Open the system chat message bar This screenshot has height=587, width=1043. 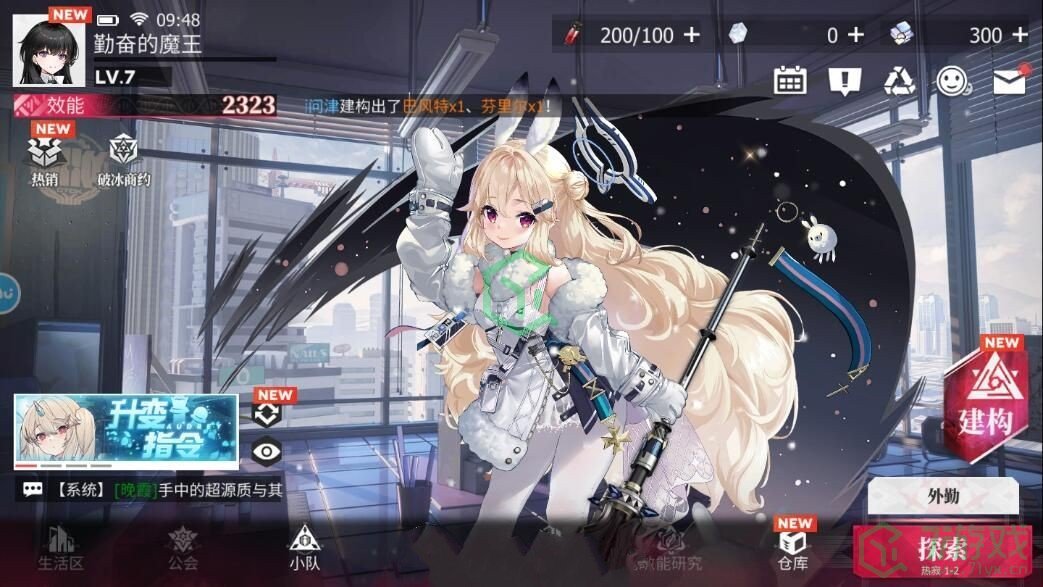(x=150, y=490)
